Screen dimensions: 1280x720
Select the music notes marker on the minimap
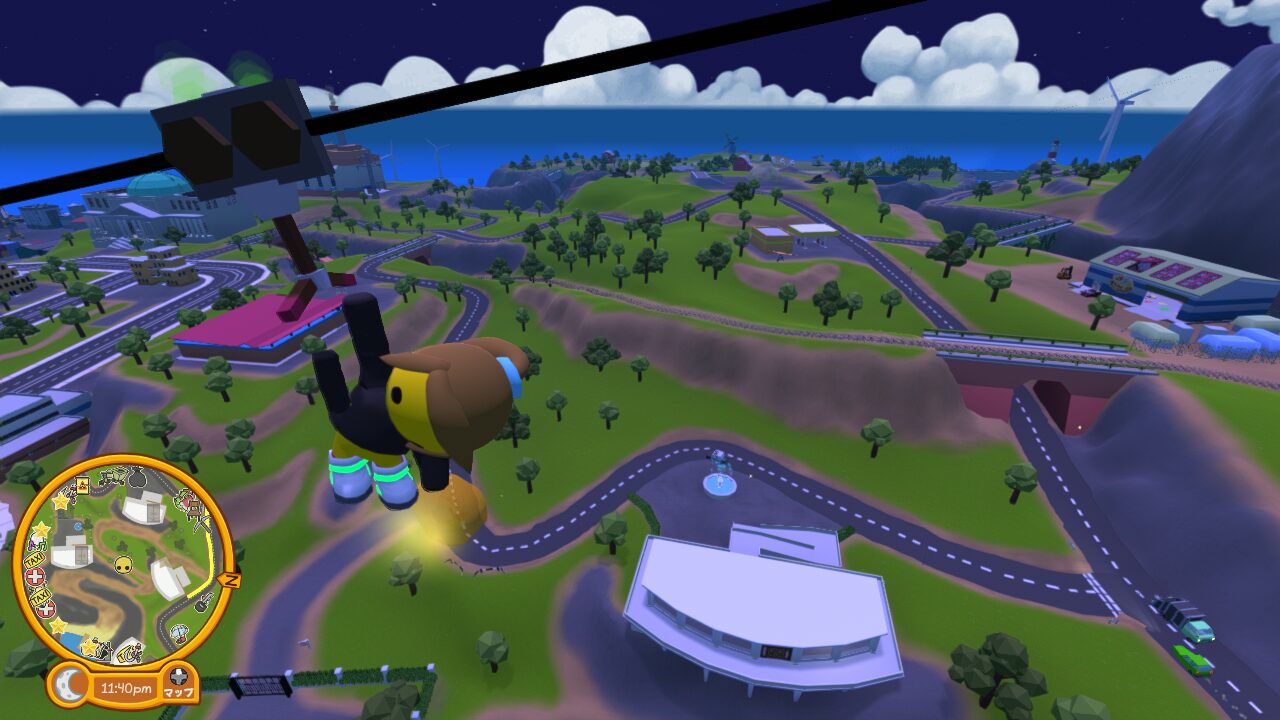coord(38,542)
